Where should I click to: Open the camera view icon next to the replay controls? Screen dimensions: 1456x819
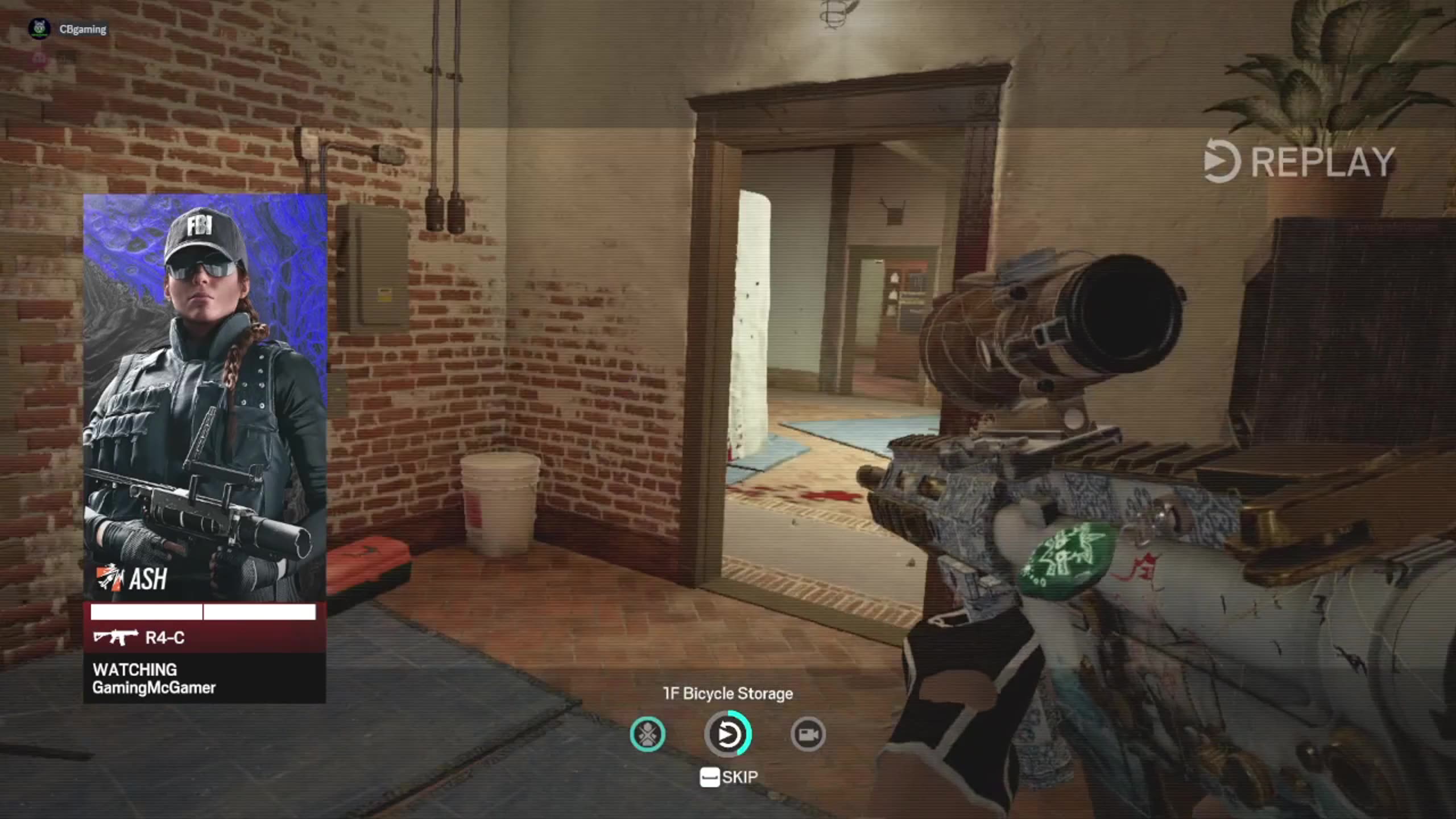click(x=808, y=734)
